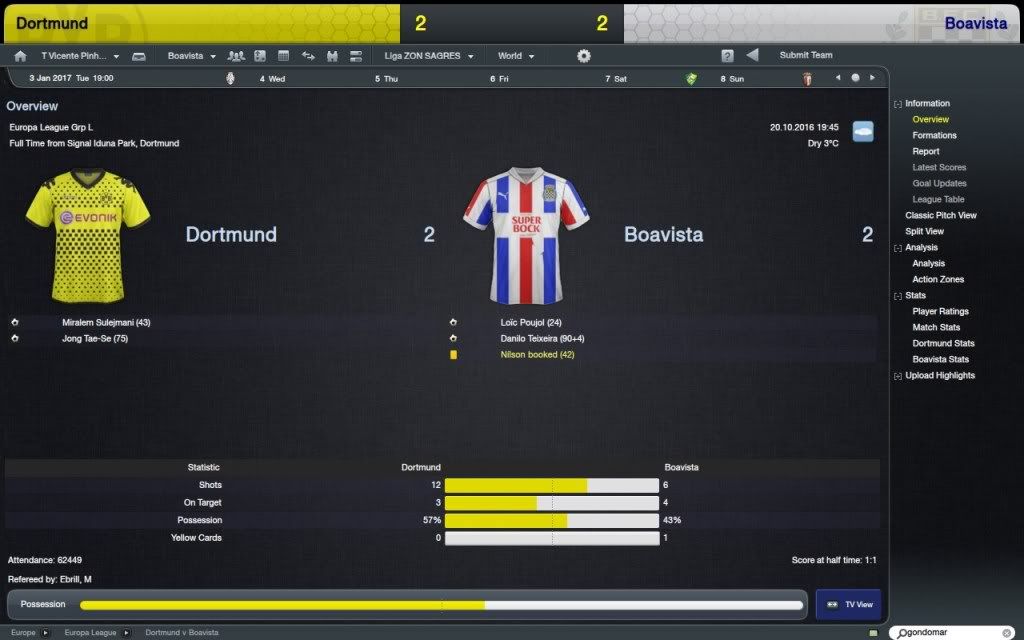The image size is (1024, 640).
Task: Open the gear preferences icon
Action: point(584,56)
